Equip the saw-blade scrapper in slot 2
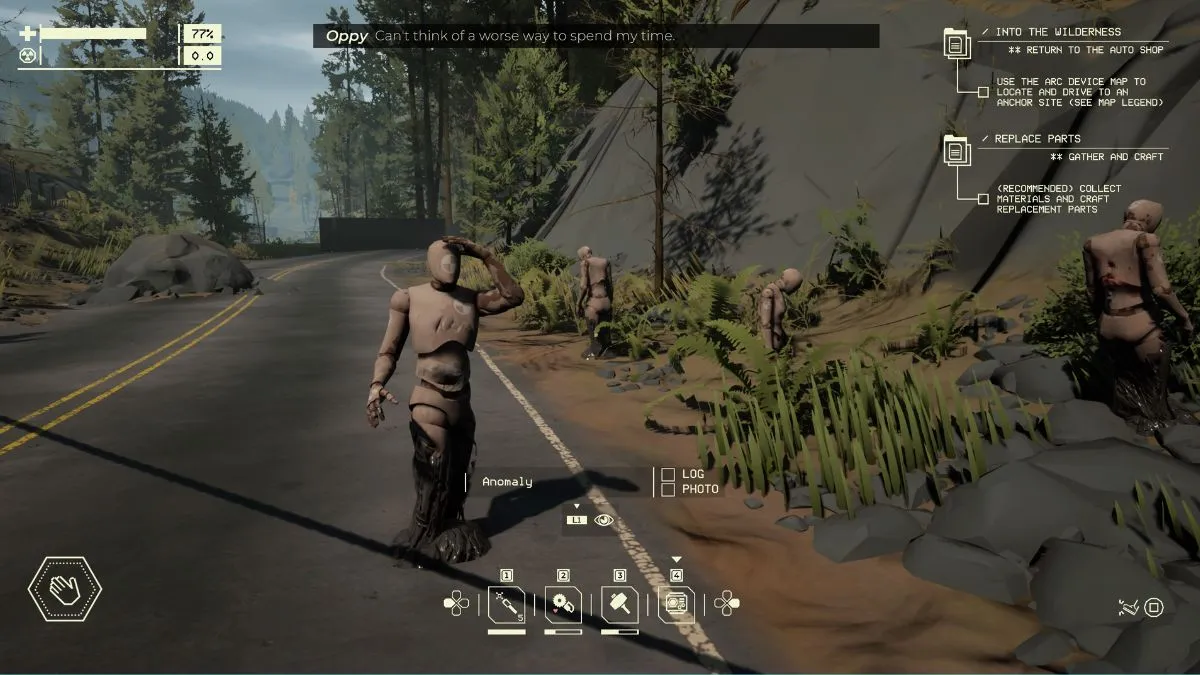Viewport: 1200px width, 675px height. point(563,605)
